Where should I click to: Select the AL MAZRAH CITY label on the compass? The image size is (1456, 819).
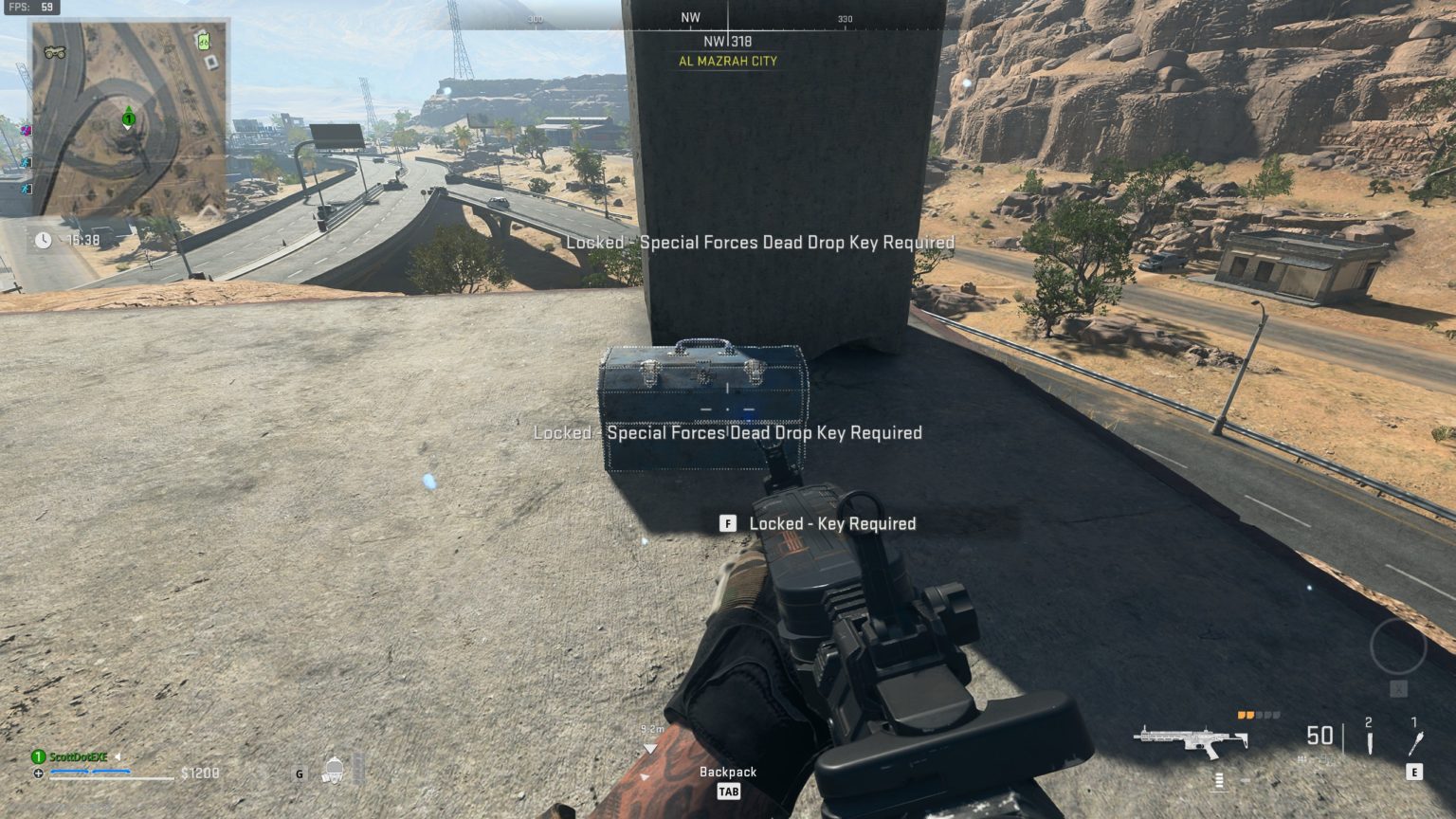(x=727, y=61)
